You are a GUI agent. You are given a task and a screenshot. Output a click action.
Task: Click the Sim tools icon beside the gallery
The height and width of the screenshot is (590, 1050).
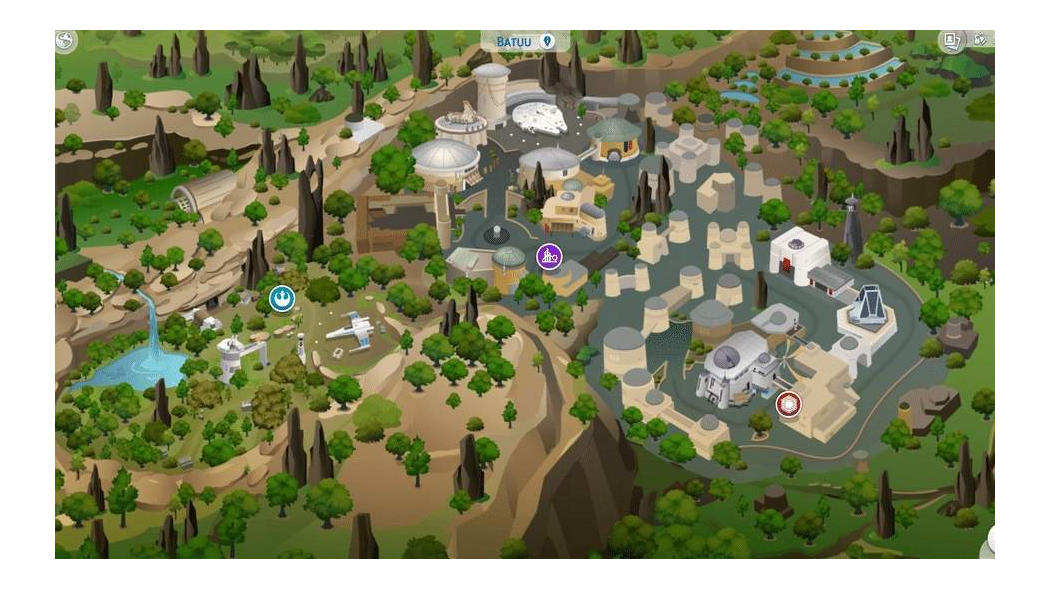click(x=982, y=40)
